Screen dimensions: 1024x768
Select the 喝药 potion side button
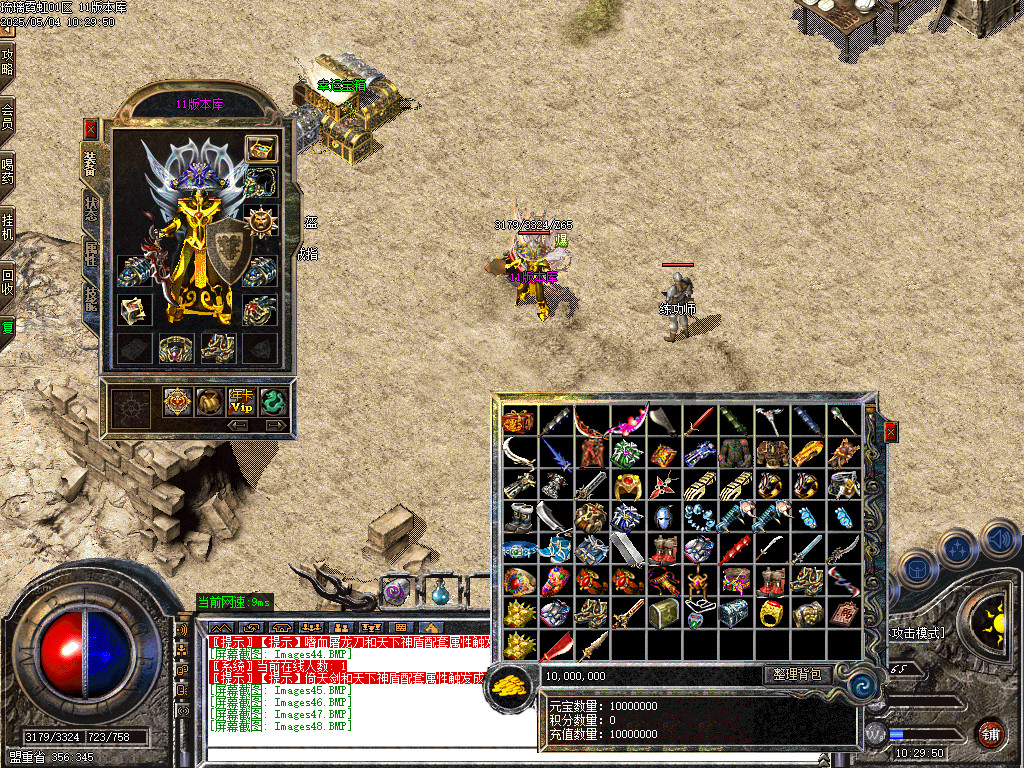click(7, 171)
